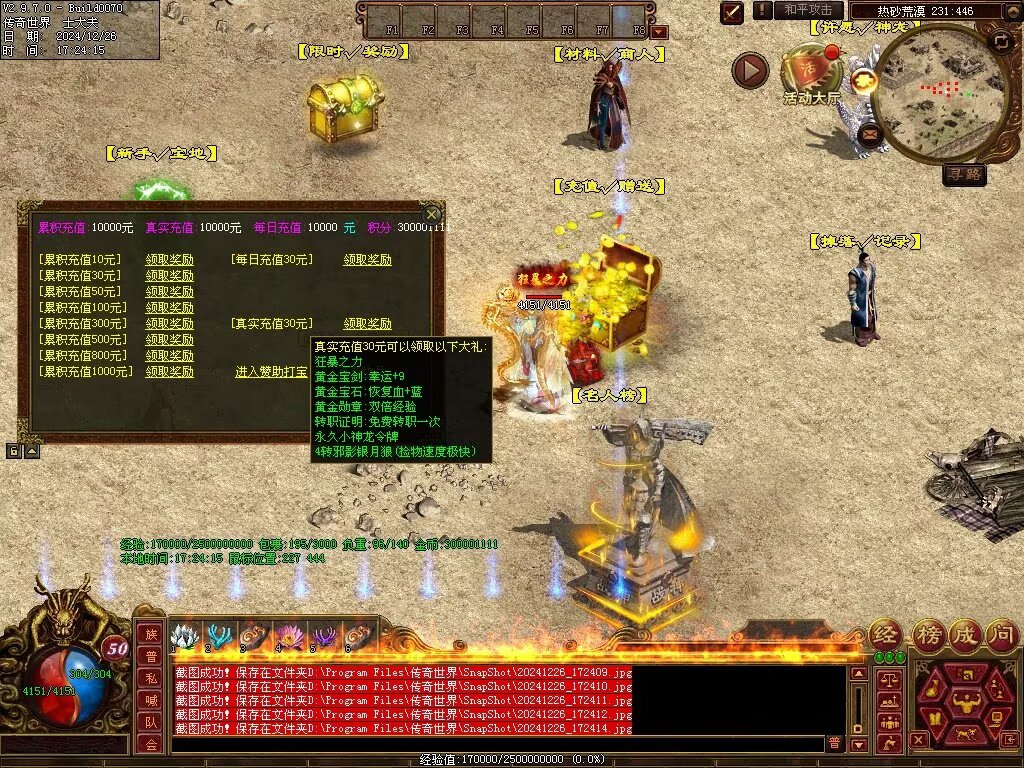Claim reward for 累积充值100元
Screen dimensions: 1024x768
click(169, 308)
